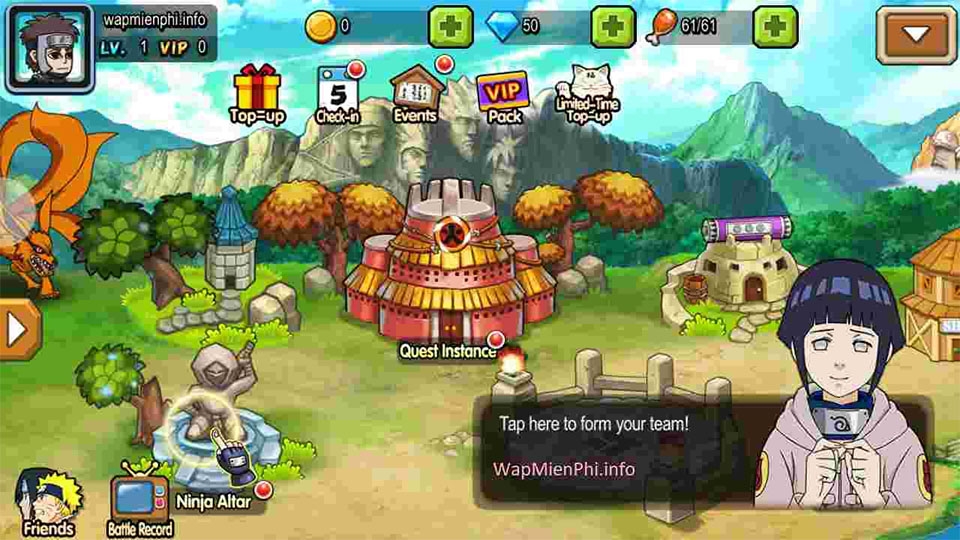
Task: Add more gold coins with plus button
Action: click(x=451, y=27)
